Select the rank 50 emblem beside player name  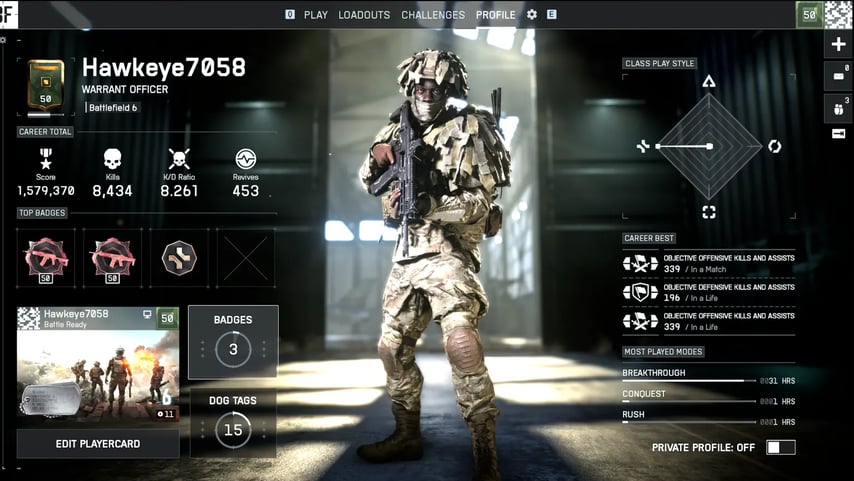(x=46, y=85)
